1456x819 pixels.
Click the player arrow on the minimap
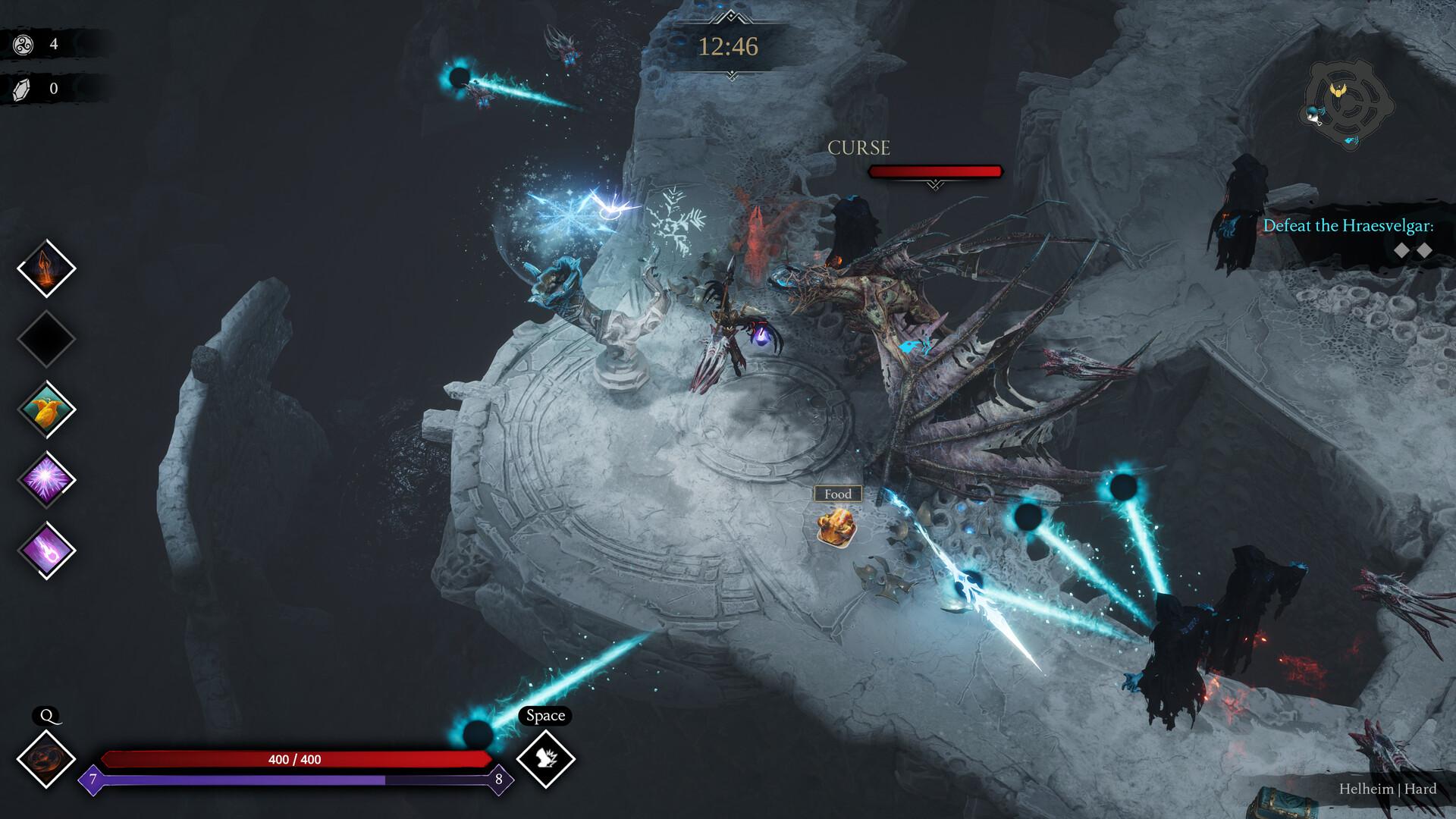(1312, 119)
